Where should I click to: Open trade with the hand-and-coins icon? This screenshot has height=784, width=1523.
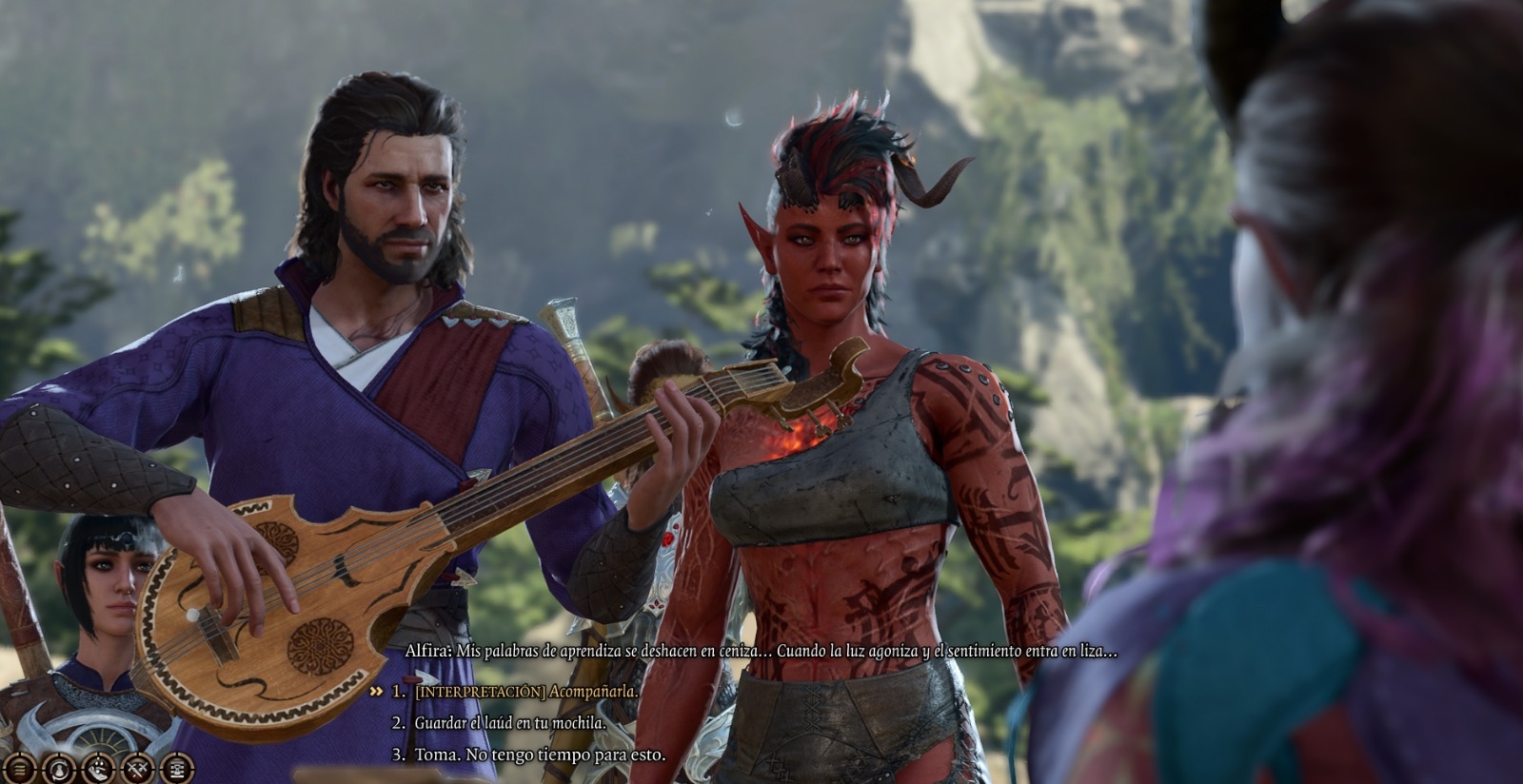coord(99,766)
